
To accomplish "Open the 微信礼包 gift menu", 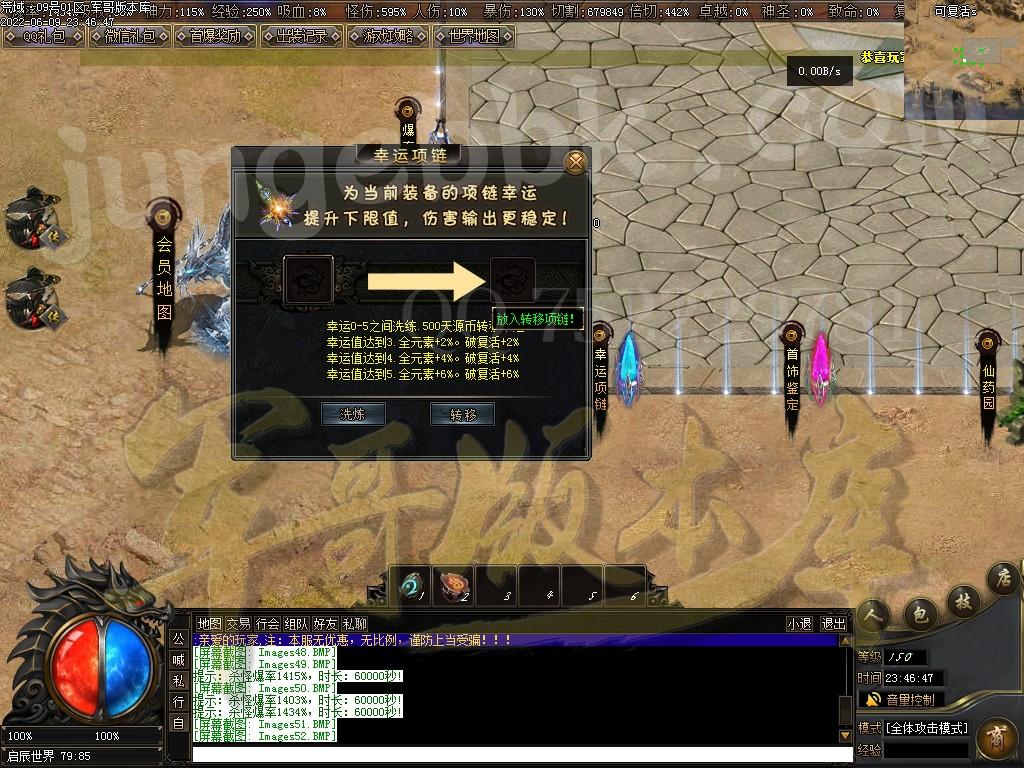I will click(x=129, y=37).
